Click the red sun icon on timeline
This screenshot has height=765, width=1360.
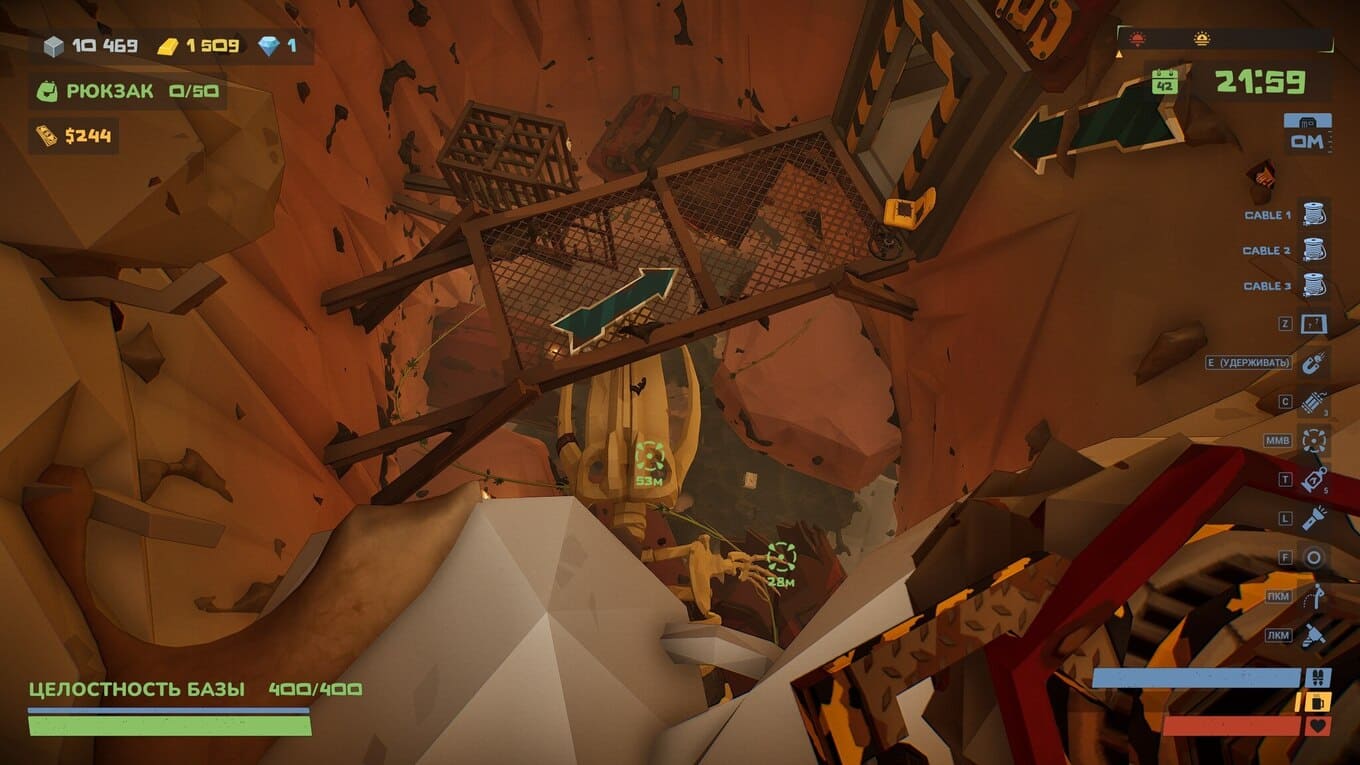click(1137, 40)
